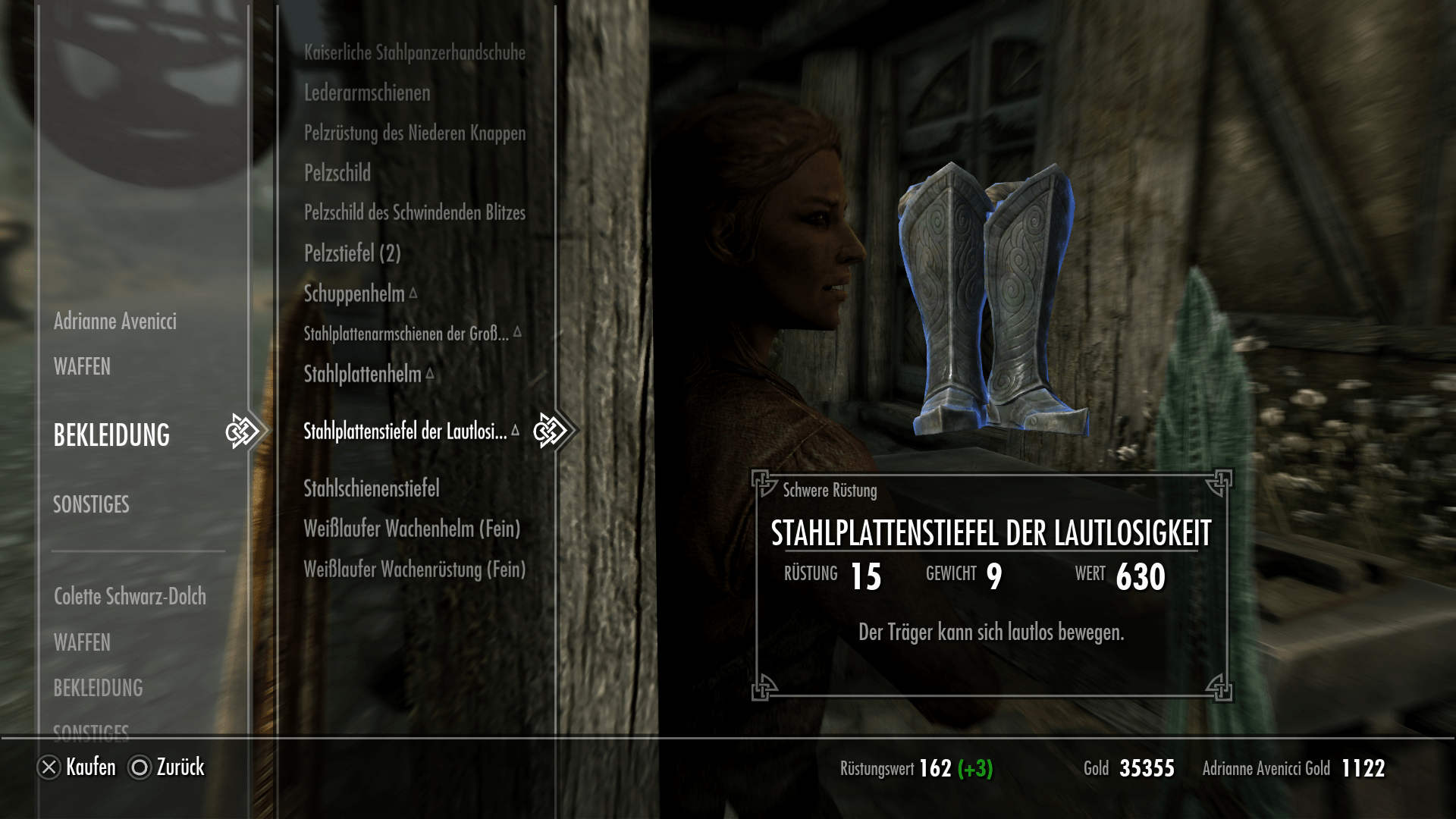The image size is (1456, 819).
Task: Click the triangle after Stahlplattenarmschienen der Groß...
Action: coord(519,331)
